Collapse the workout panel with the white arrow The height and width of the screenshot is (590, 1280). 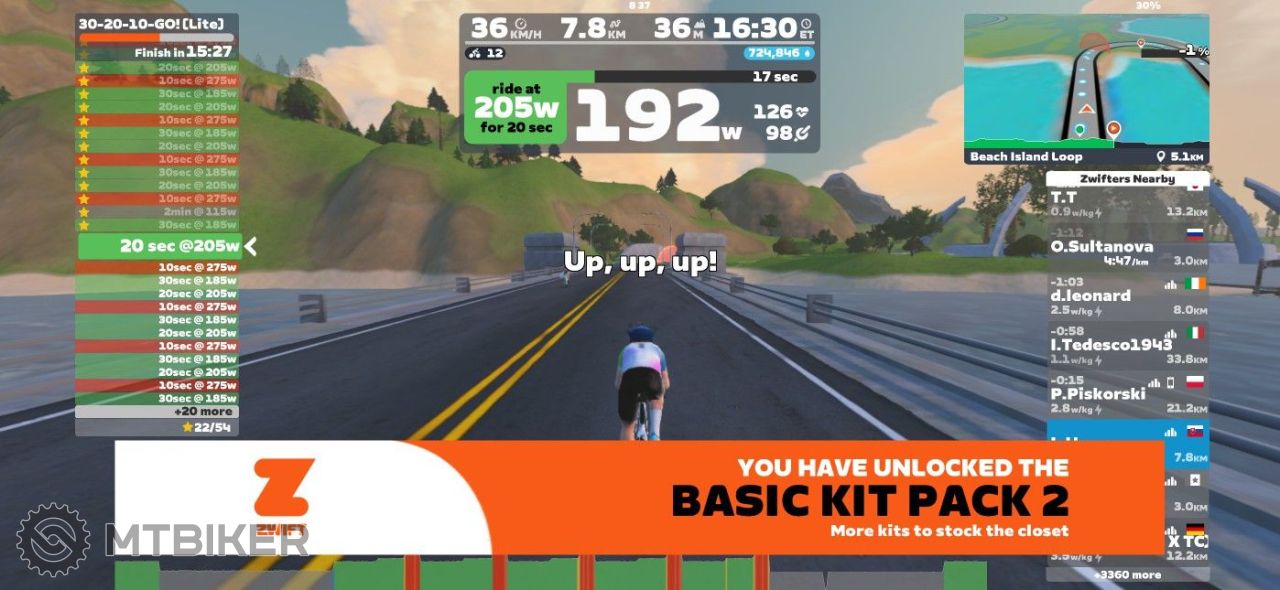pos(251,246)
